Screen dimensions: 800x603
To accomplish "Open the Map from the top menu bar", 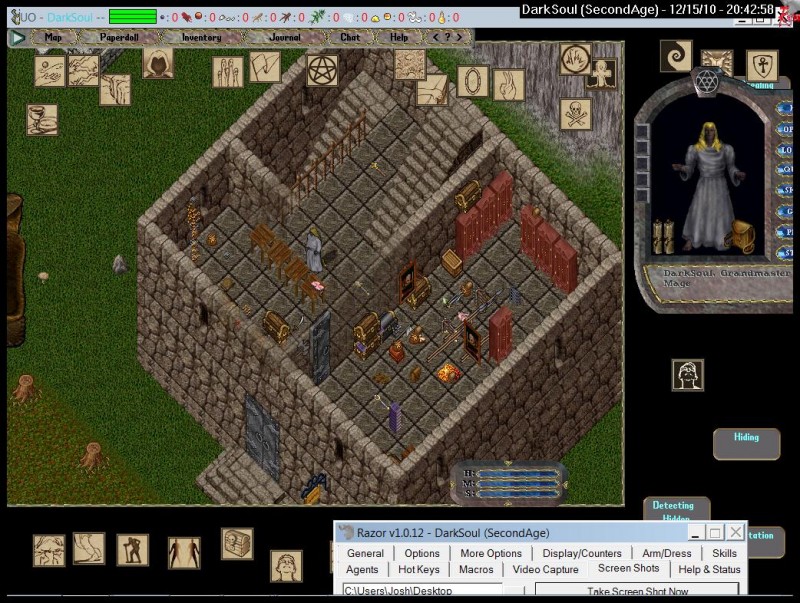I will pyautogui.click(x=53, y=37).
